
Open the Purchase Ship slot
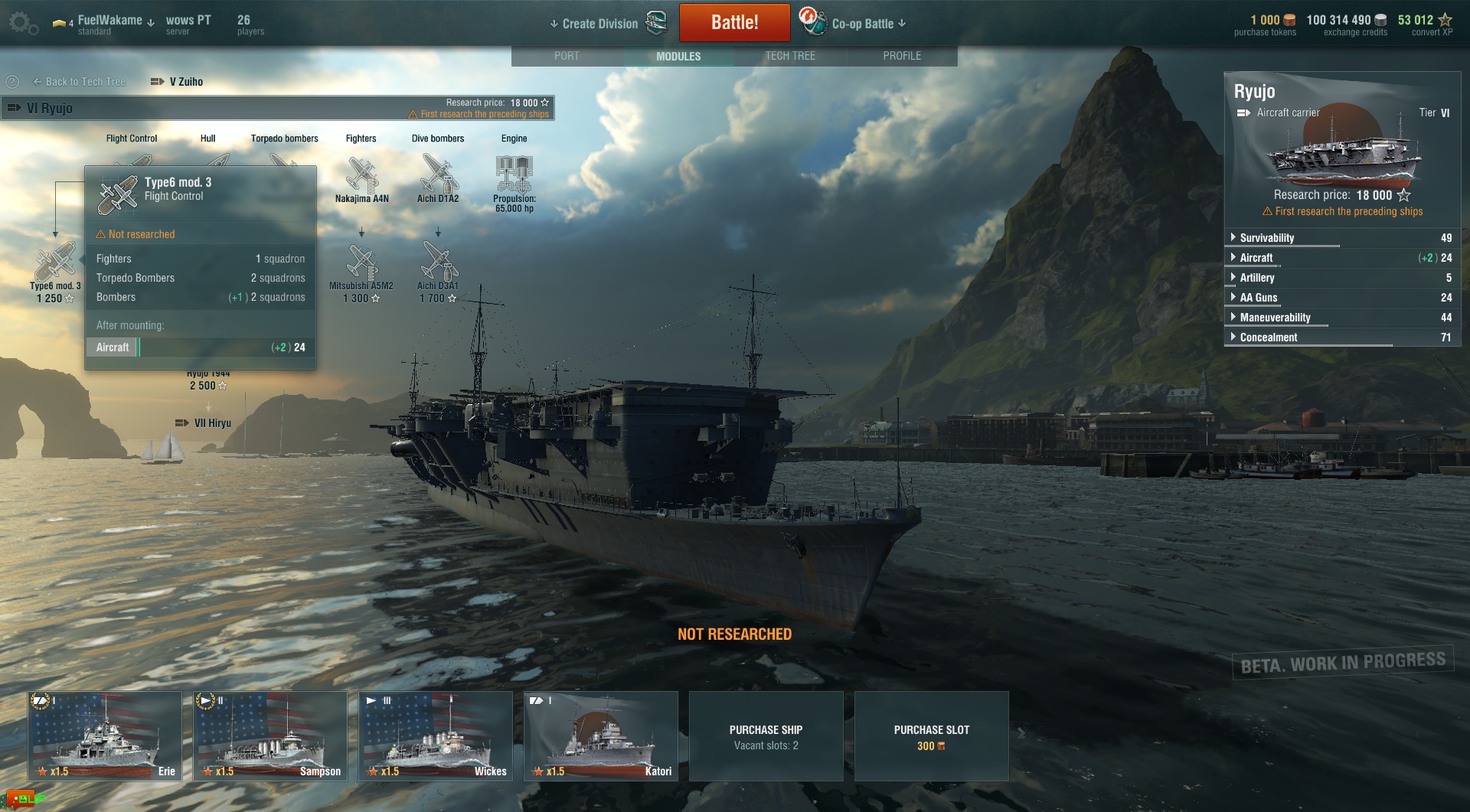click(x=766, y=736)
